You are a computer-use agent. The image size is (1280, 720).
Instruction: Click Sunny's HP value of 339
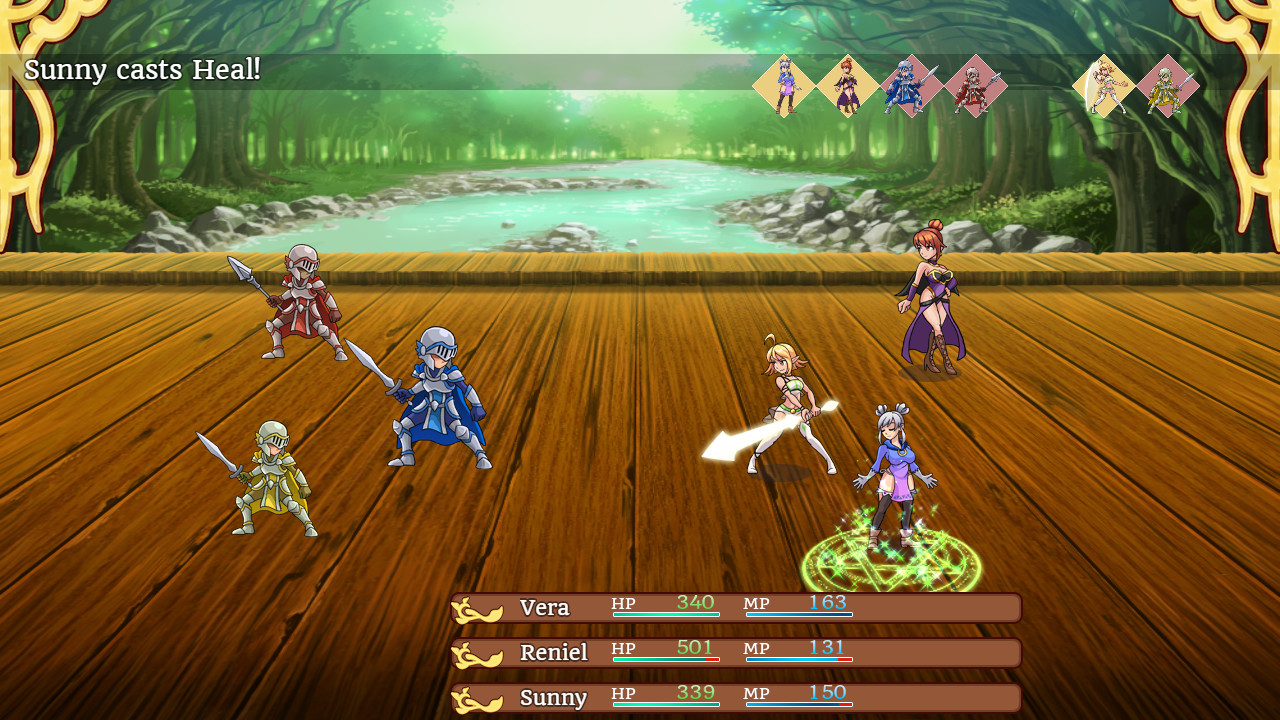694,692
